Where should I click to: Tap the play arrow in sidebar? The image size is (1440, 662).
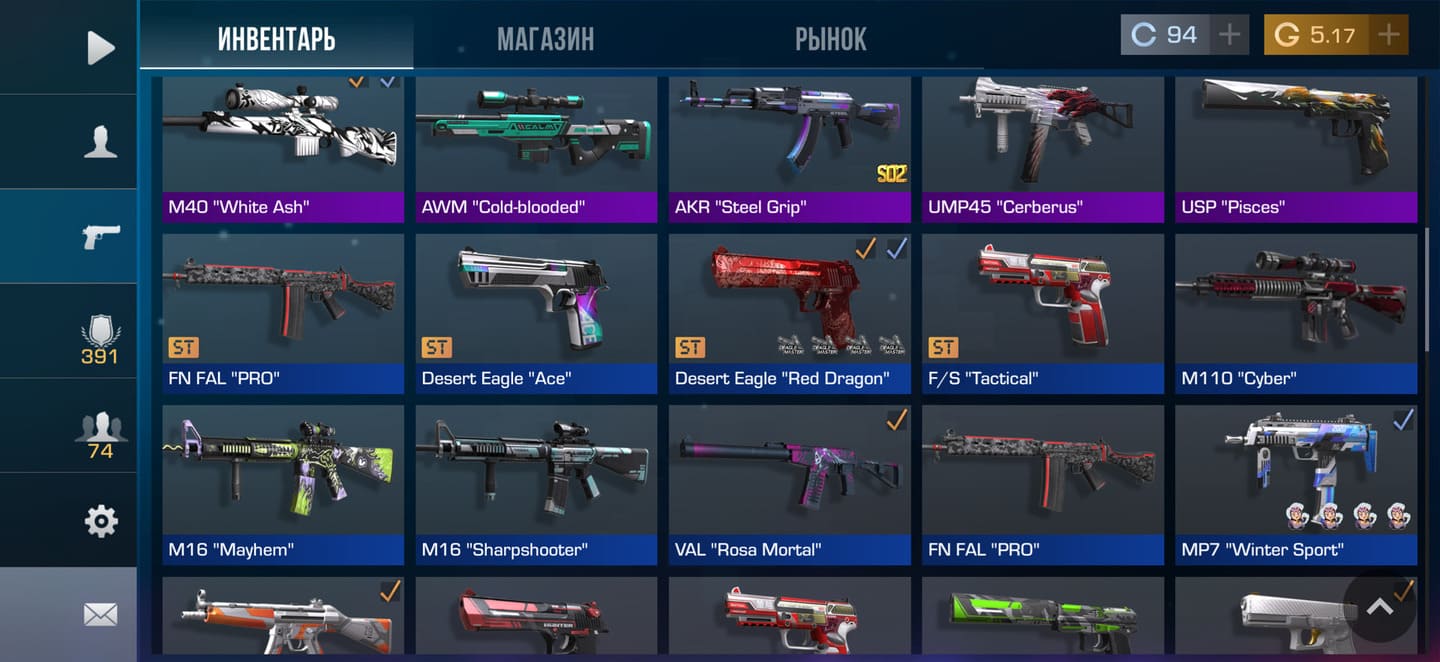coord(100,47)
